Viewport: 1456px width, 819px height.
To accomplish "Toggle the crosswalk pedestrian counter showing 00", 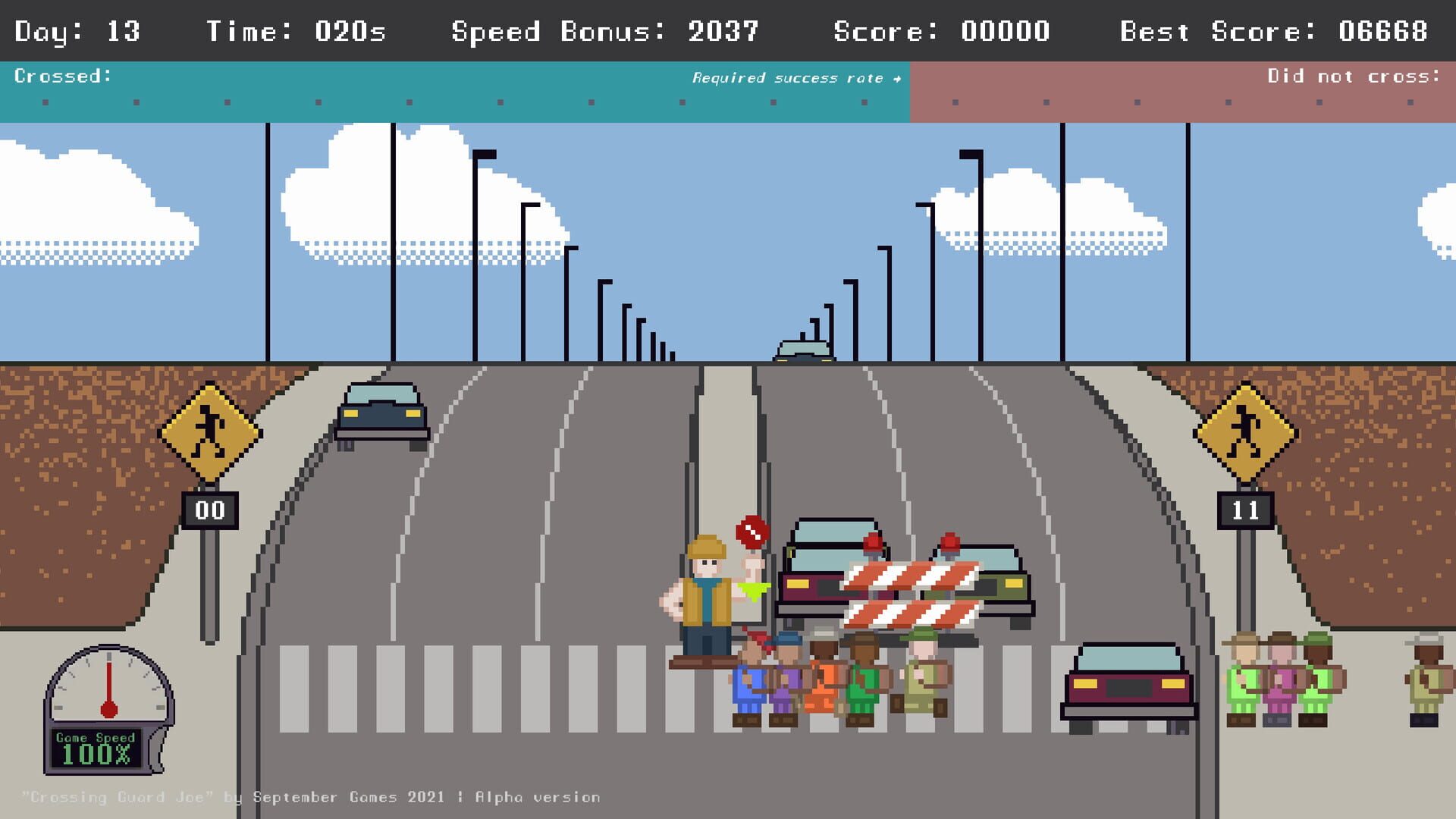I will click(209, 510).
